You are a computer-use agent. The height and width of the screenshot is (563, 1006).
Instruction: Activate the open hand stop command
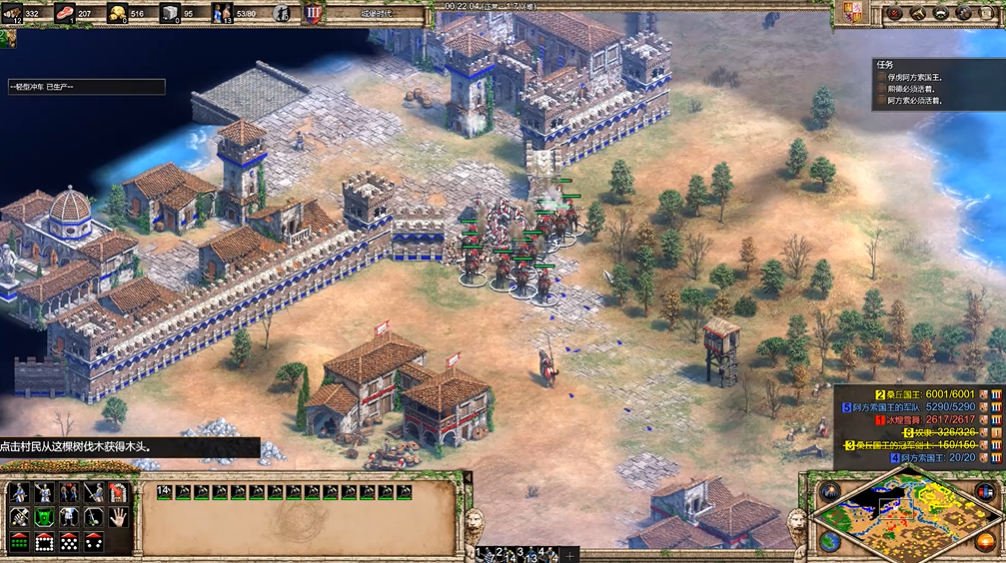[x=118, y=517]
